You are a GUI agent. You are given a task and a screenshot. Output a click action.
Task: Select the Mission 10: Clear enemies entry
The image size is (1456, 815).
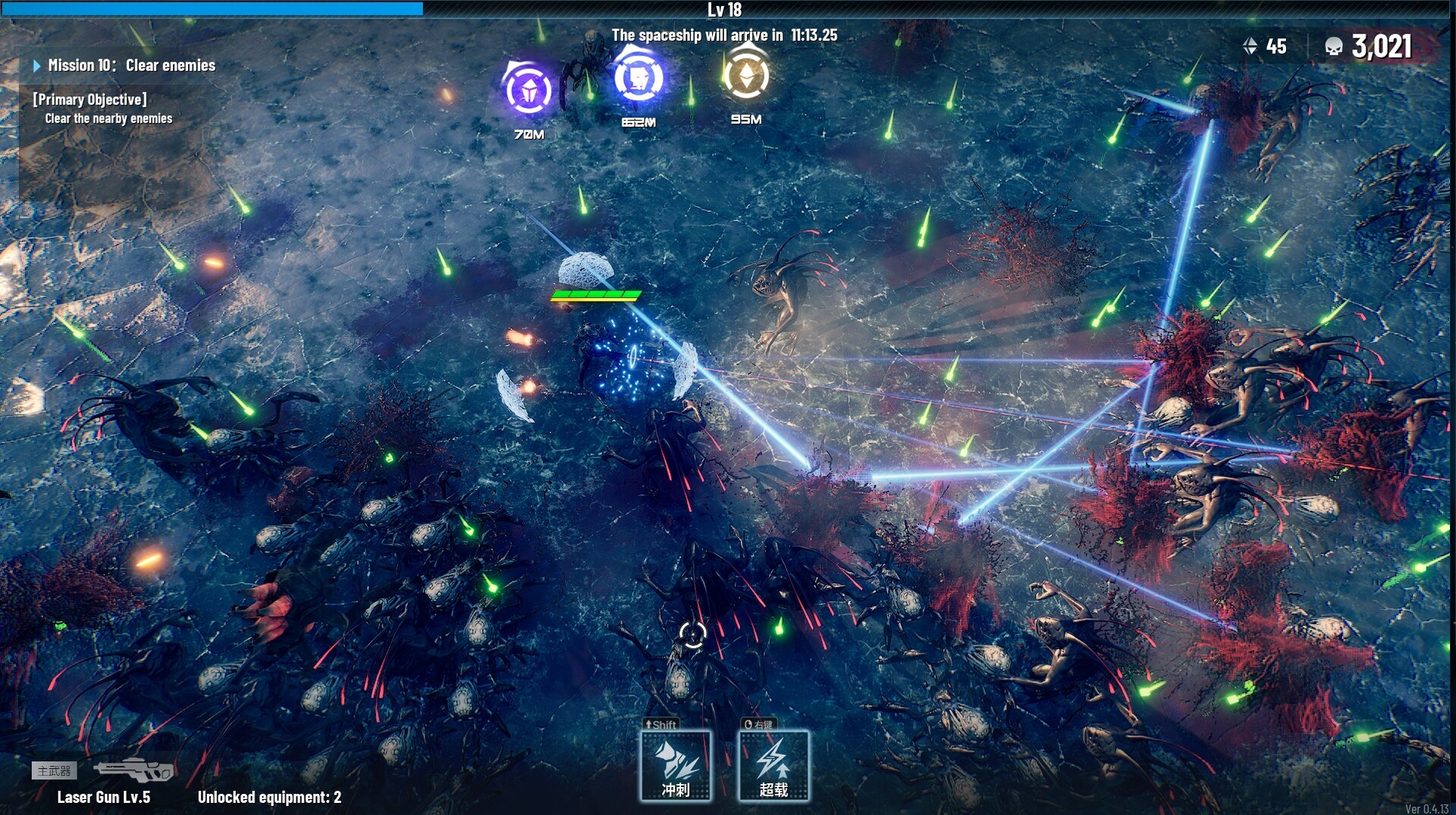pos(132,65)
